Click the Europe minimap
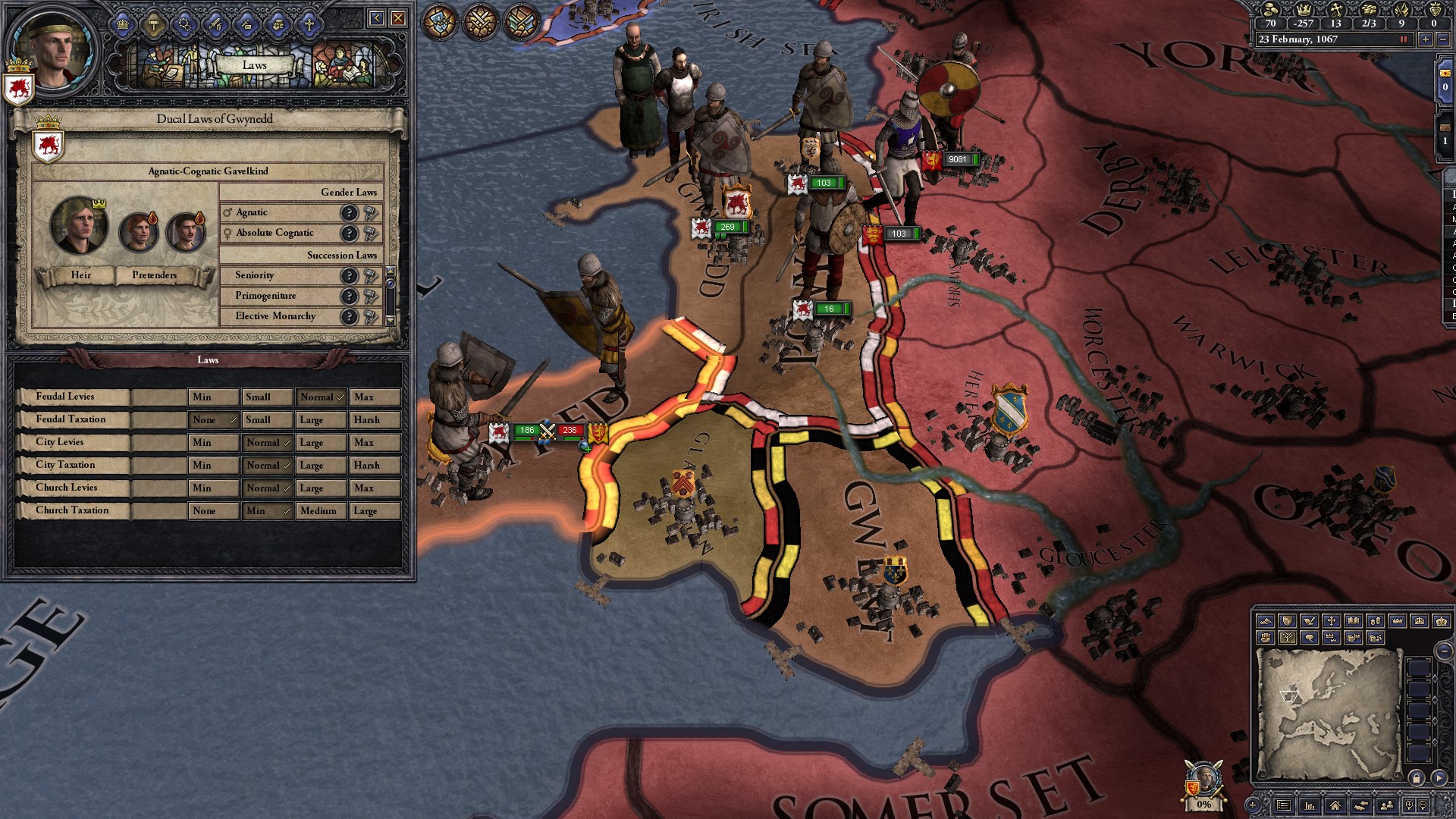 click(1328, 714)
